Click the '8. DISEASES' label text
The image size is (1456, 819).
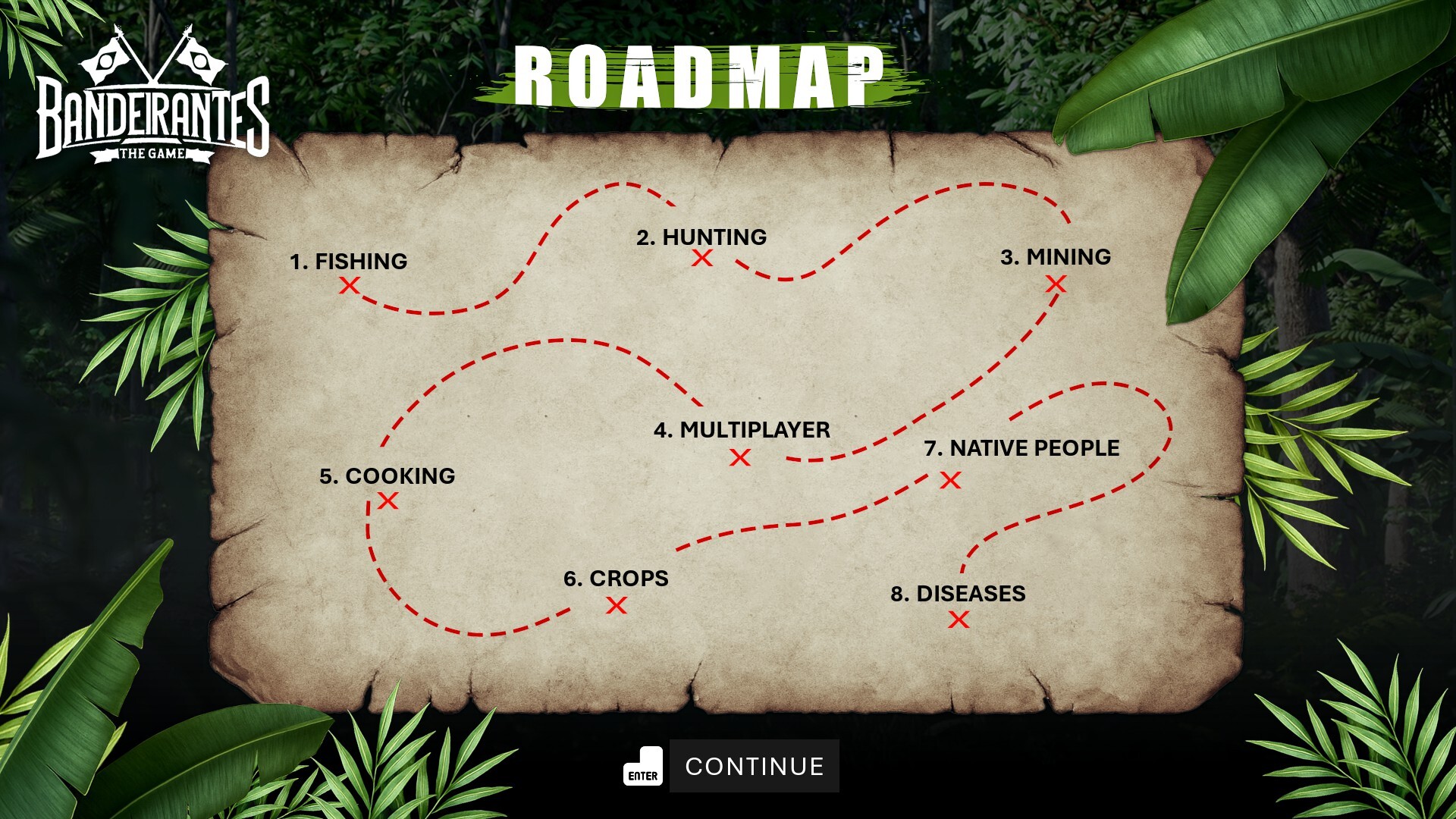tap(958, 594)
